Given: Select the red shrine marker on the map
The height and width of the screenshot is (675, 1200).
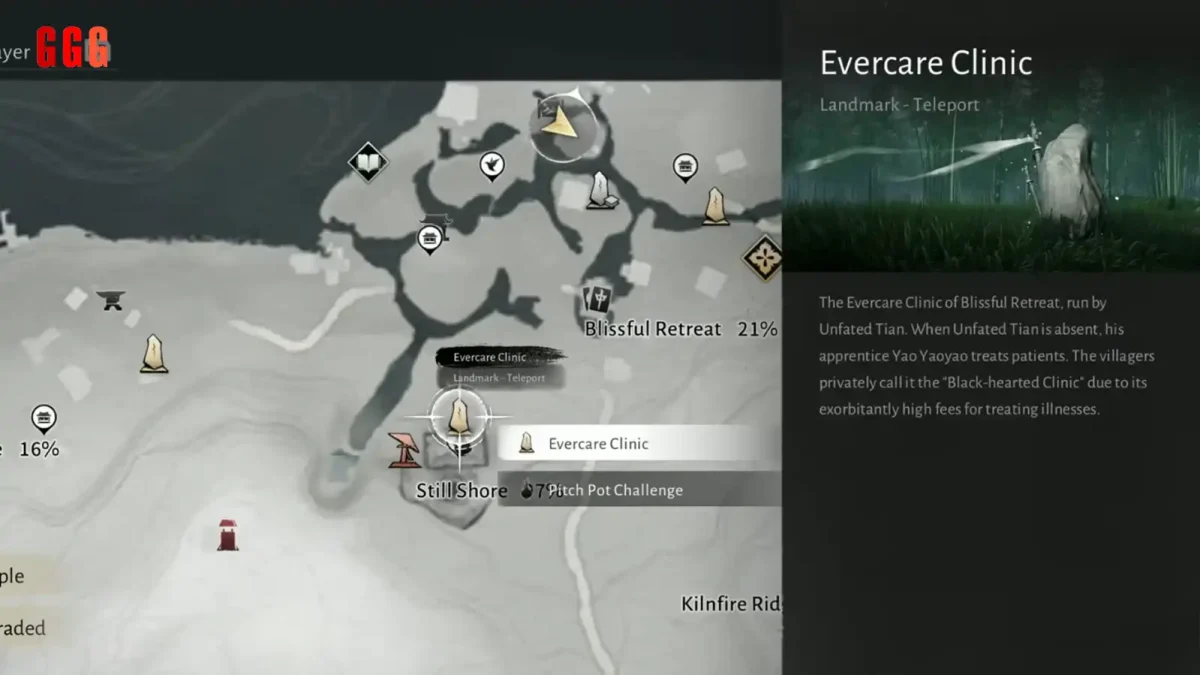Looking at the screenshot, I should [x=228, y=534].
